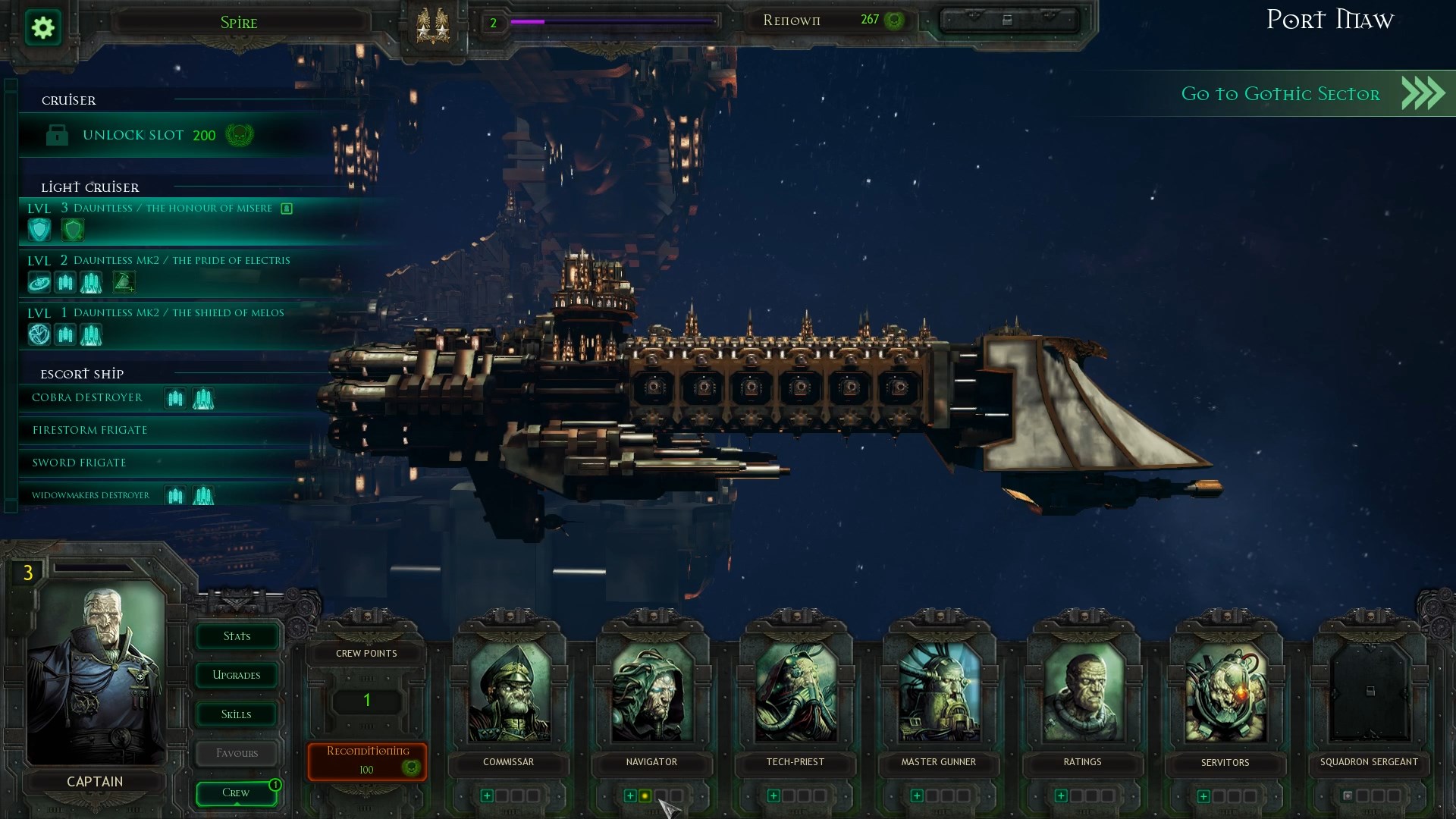The height and width of the screenshot is (819, 1456).
Task: Select the Commissar crew portrait
Action: coord(509,694)
